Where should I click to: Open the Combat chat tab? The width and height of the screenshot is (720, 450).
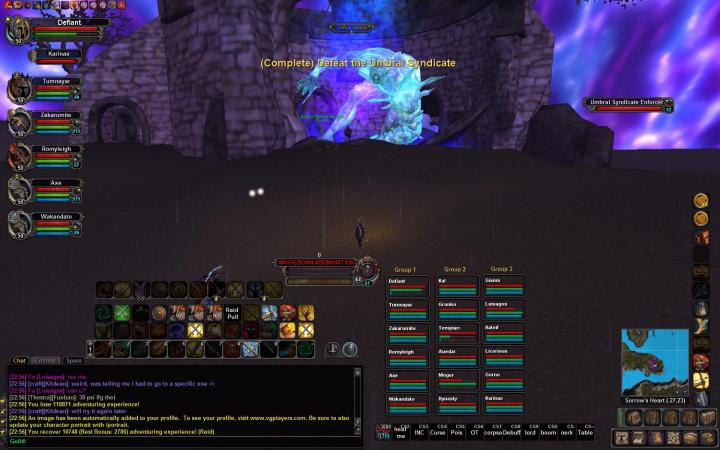click(x=44, y=360)
